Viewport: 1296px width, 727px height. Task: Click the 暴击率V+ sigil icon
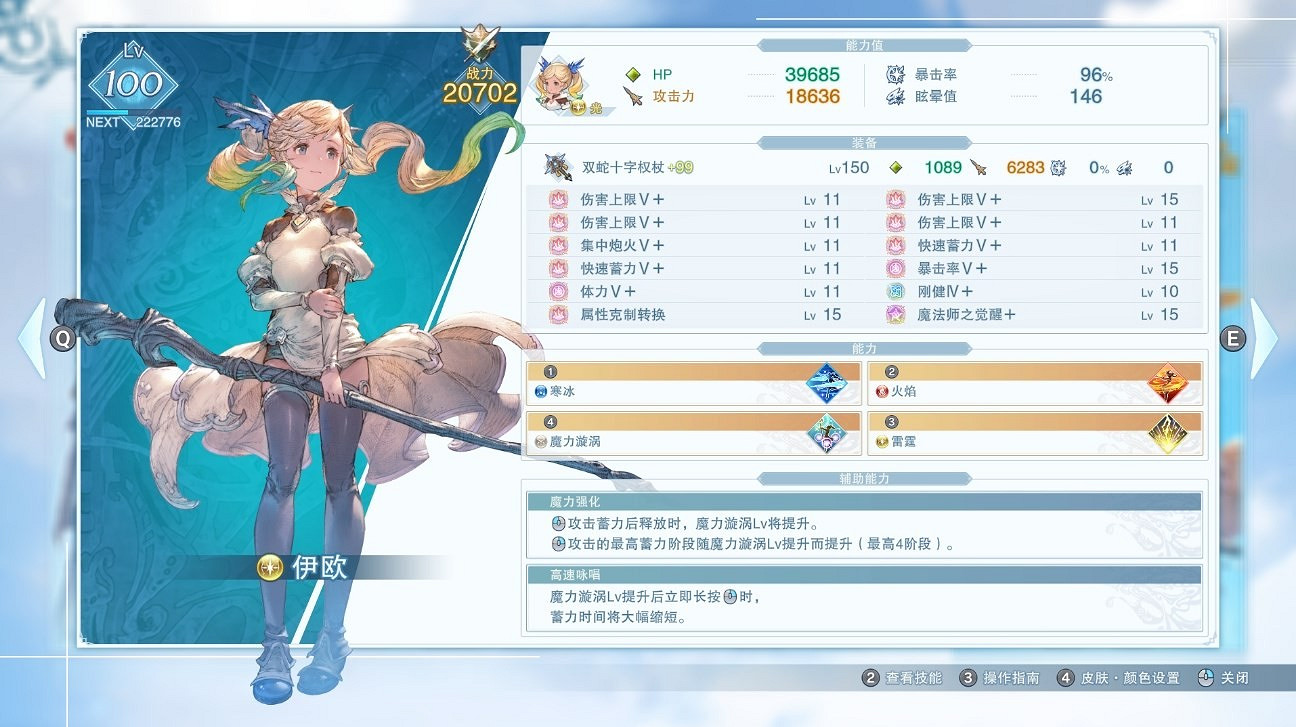[893, 268]
